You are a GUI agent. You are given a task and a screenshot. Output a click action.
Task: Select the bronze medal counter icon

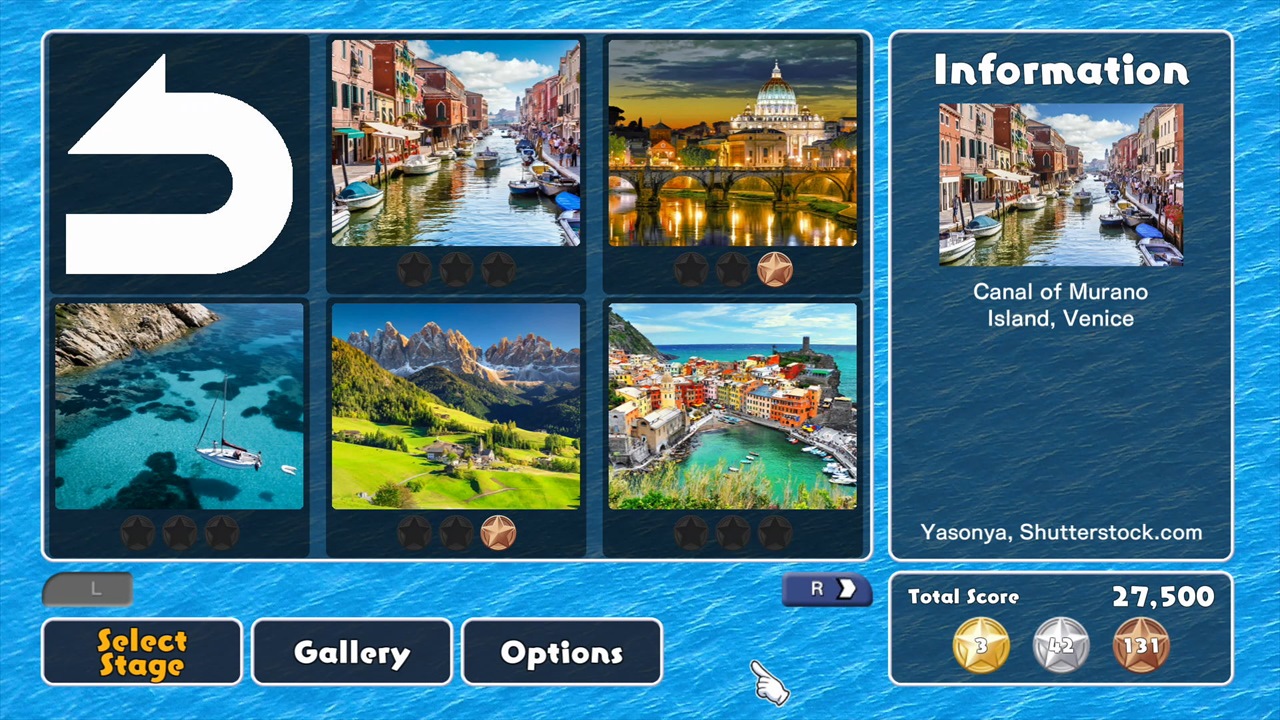tap(1140, 645)
